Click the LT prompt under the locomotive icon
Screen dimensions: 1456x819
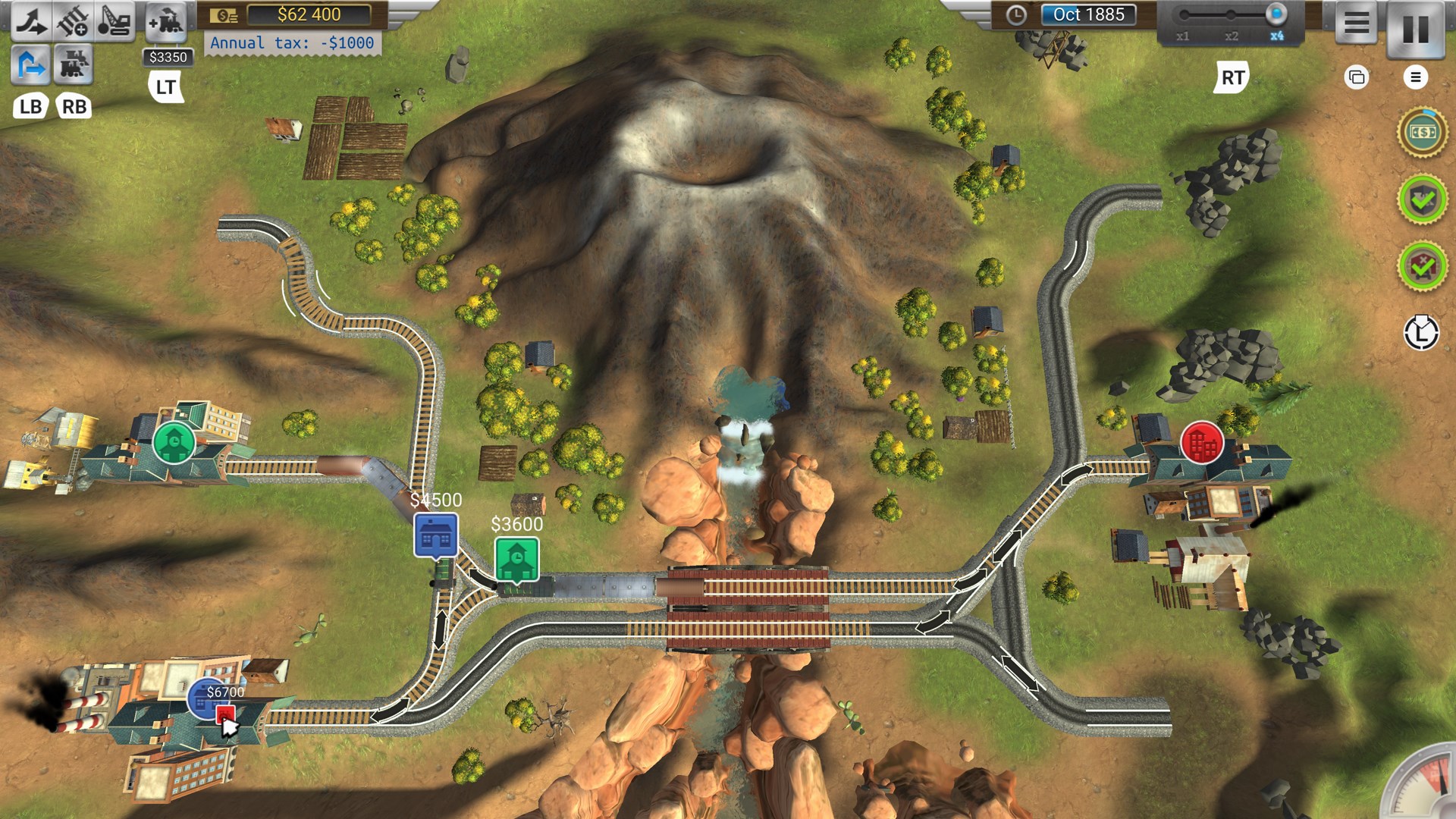point(165,87)
